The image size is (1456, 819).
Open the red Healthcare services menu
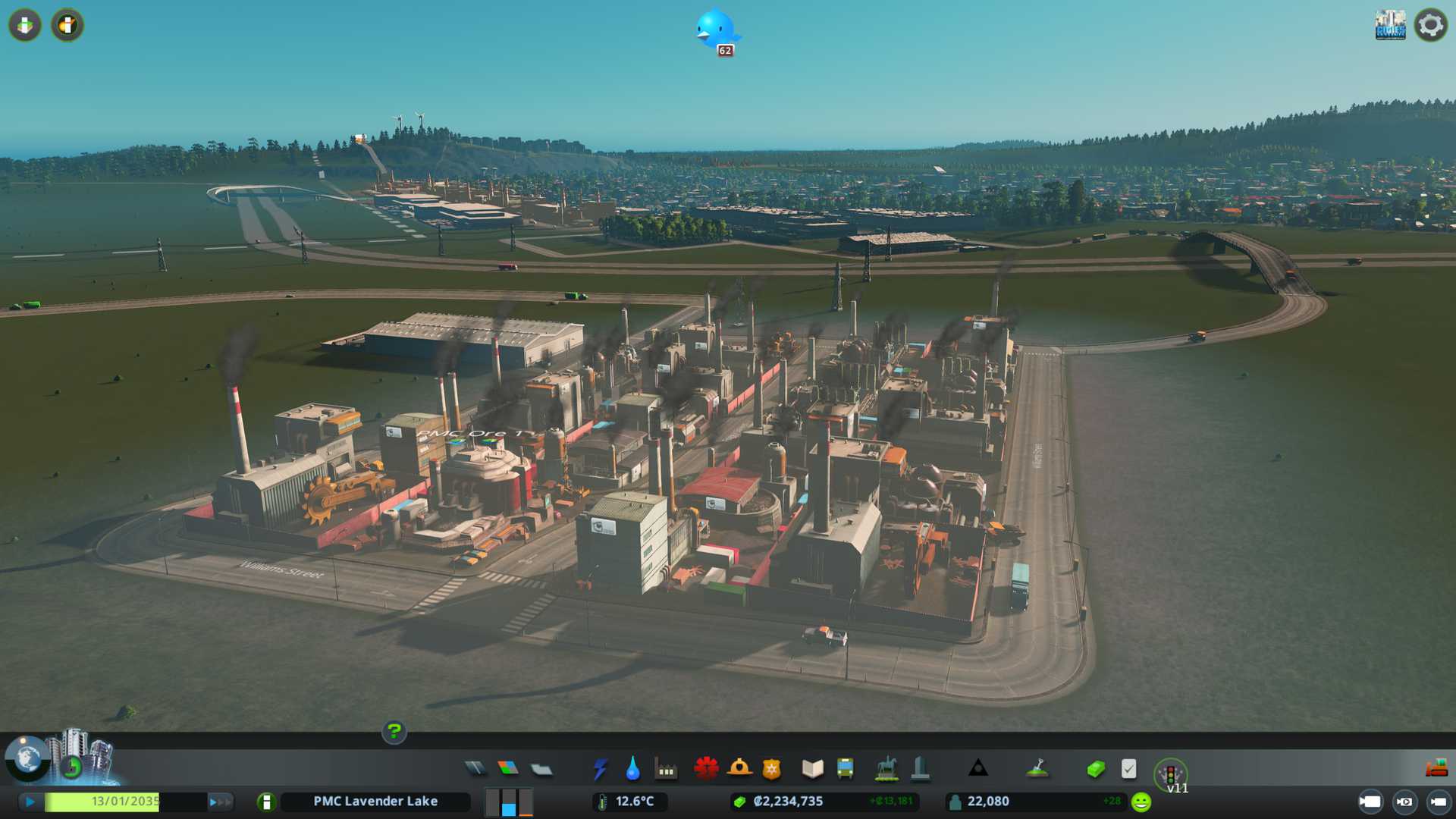click(x=706, y=769)
